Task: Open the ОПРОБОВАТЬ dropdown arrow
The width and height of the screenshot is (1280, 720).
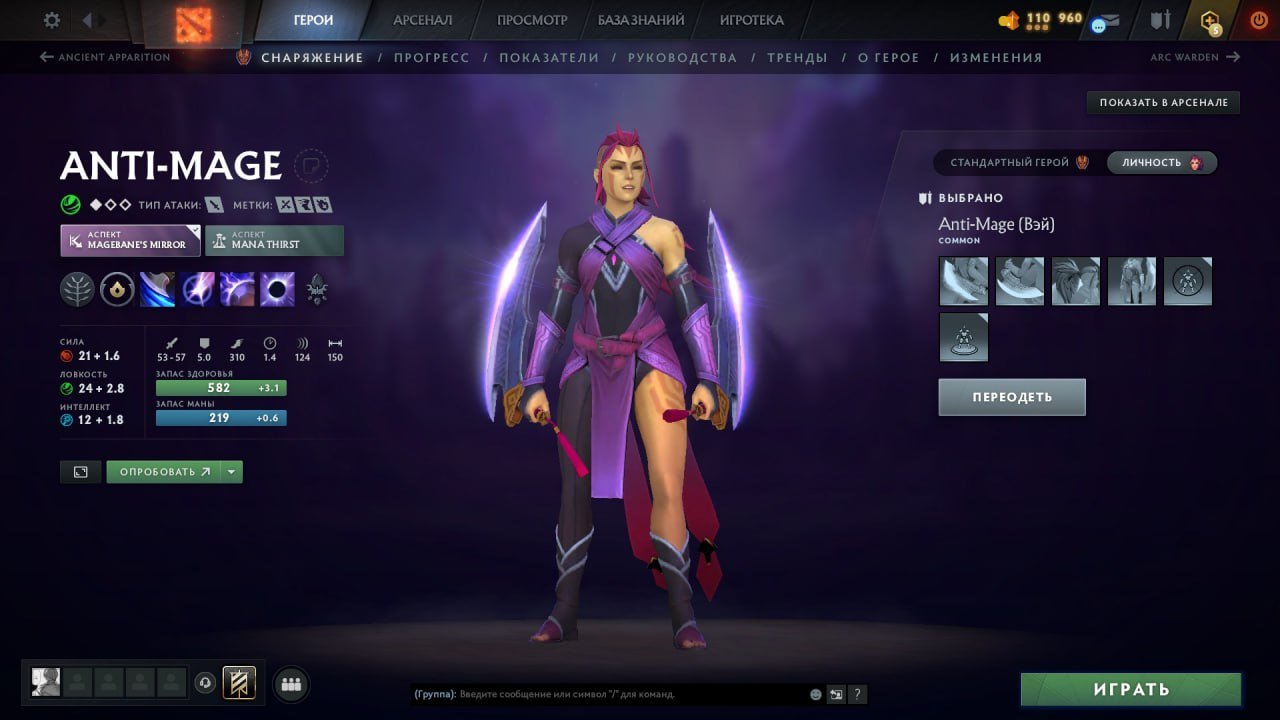Action: click(x=232, y=471)
